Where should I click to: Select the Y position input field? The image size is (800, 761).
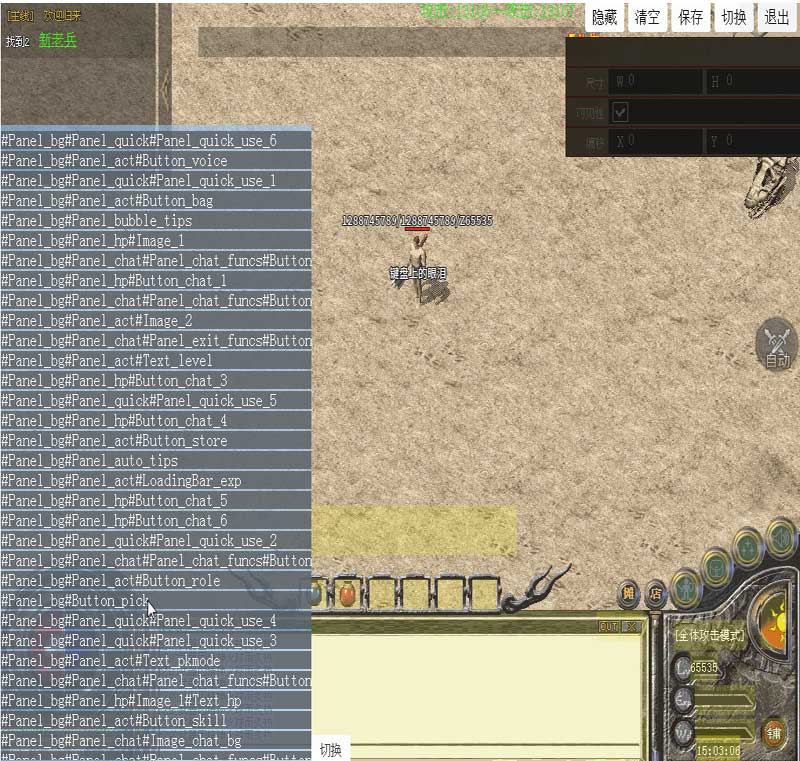click(752, 142)
